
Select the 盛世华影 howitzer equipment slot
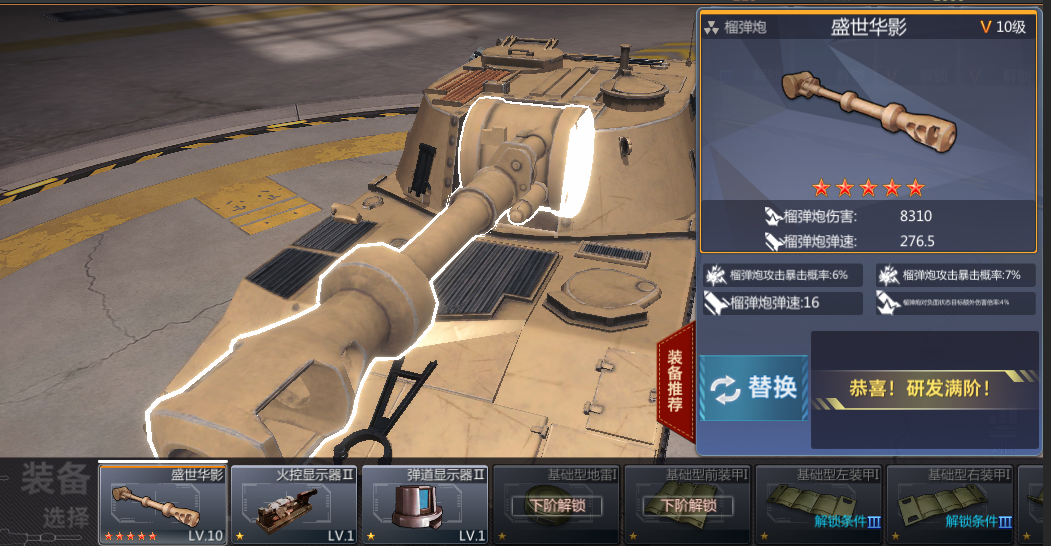coord(163,504)
